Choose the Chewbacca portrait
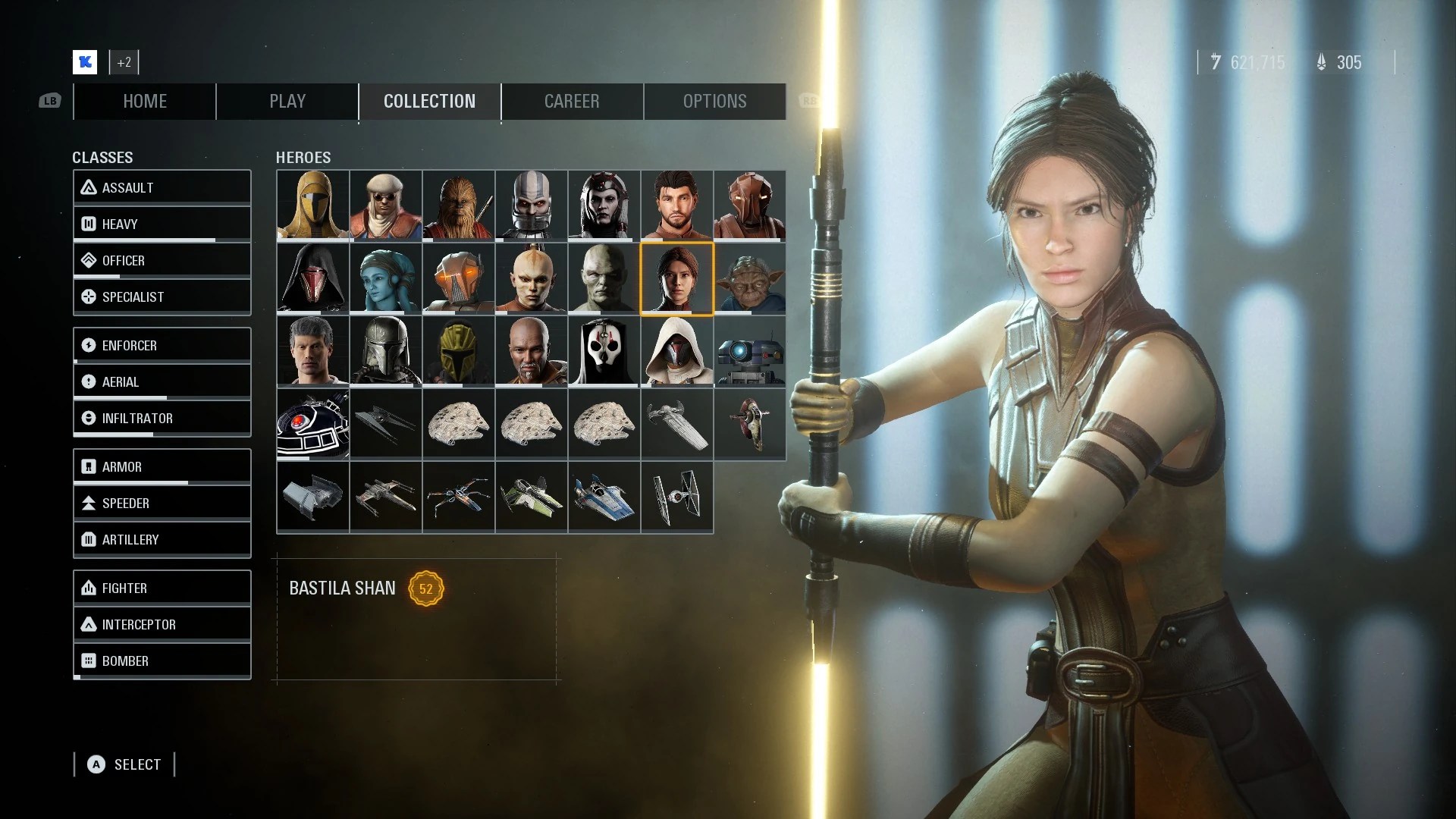 pos(458,206)
